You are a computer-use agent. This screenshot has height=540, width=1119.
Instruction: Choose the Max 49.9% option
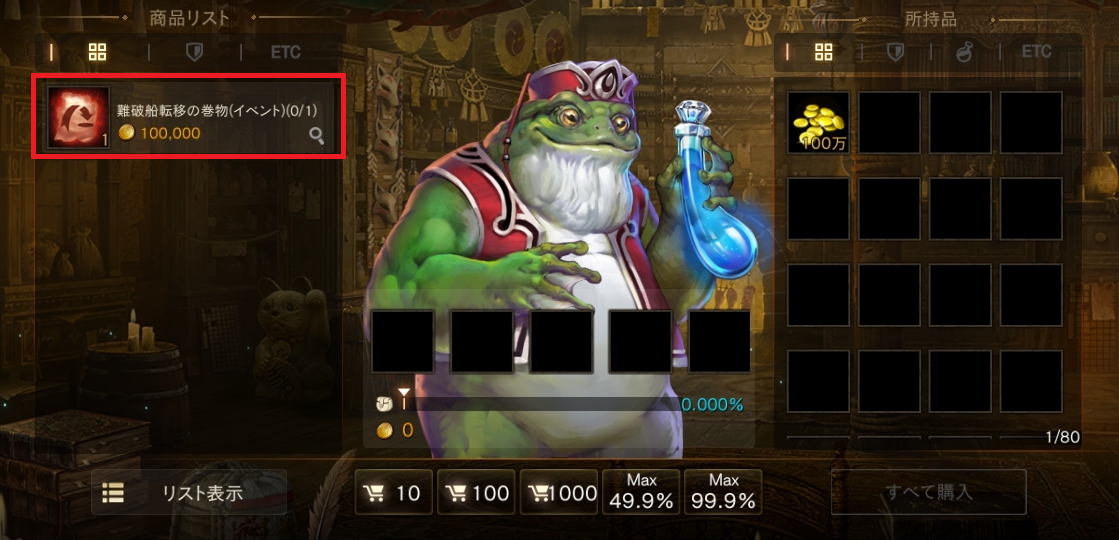pyautogui.click(x=641, y=492)
